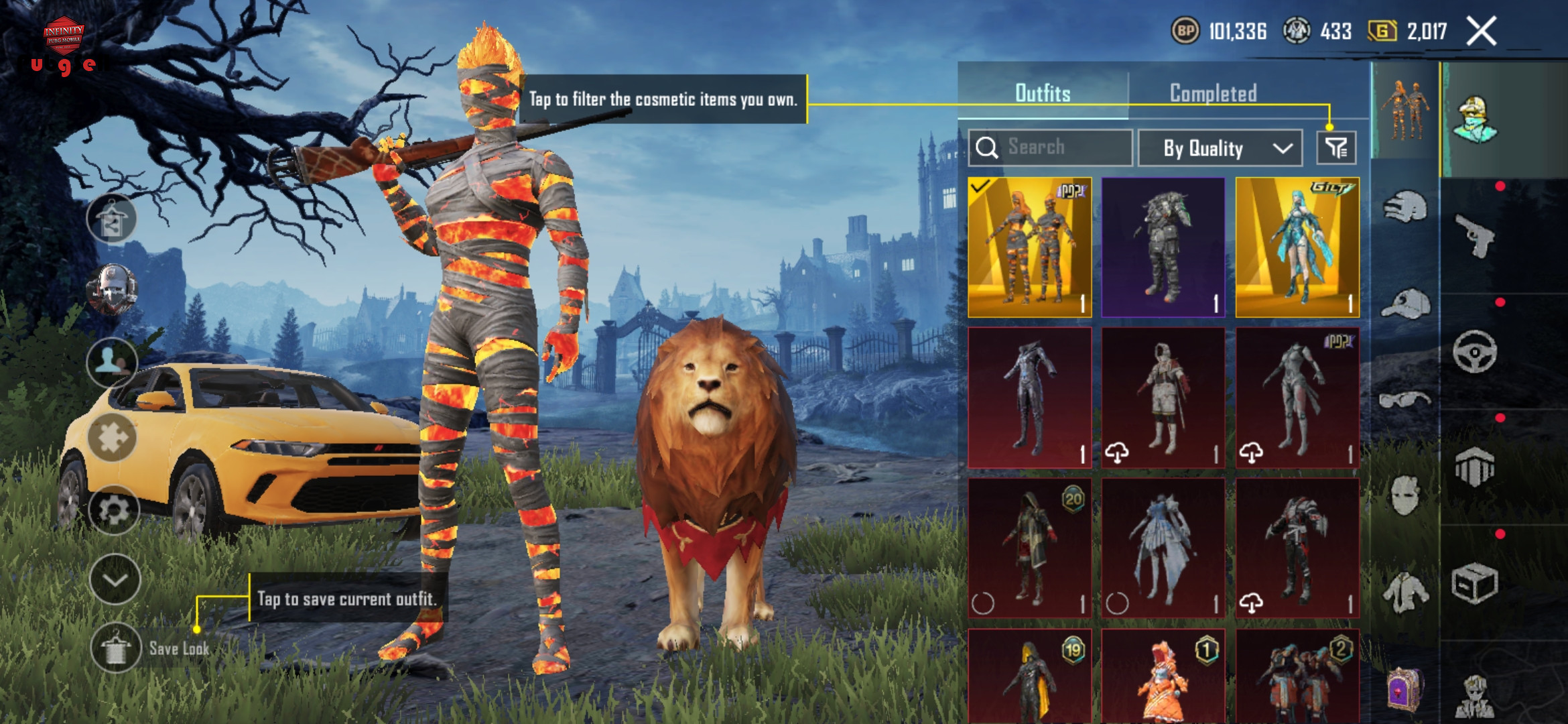This screenshot has height=724, width=1568.
Task: Open the share outfit icon
Action: pos(112,219)
